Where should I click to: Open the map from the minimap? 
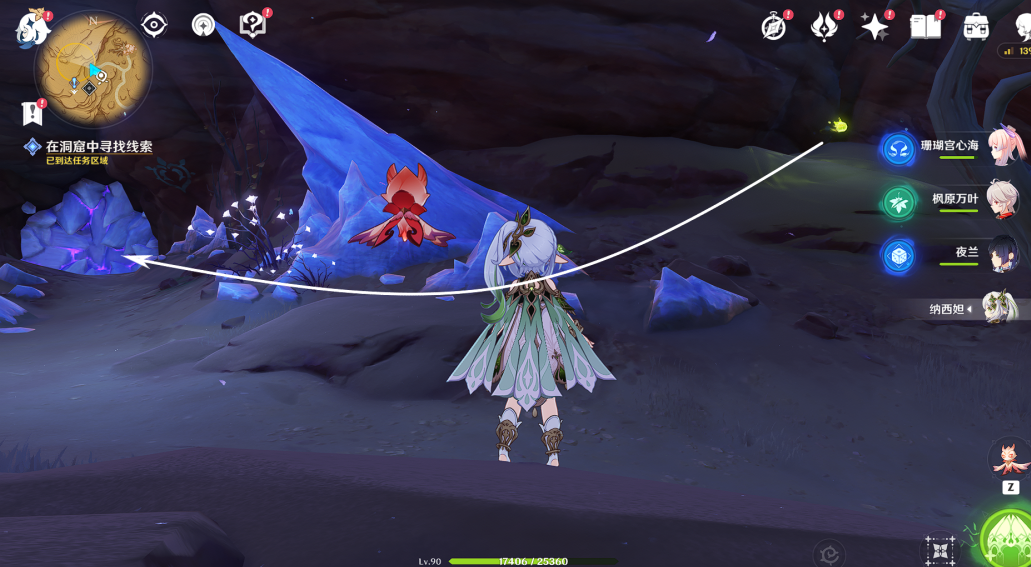(93, 70)
